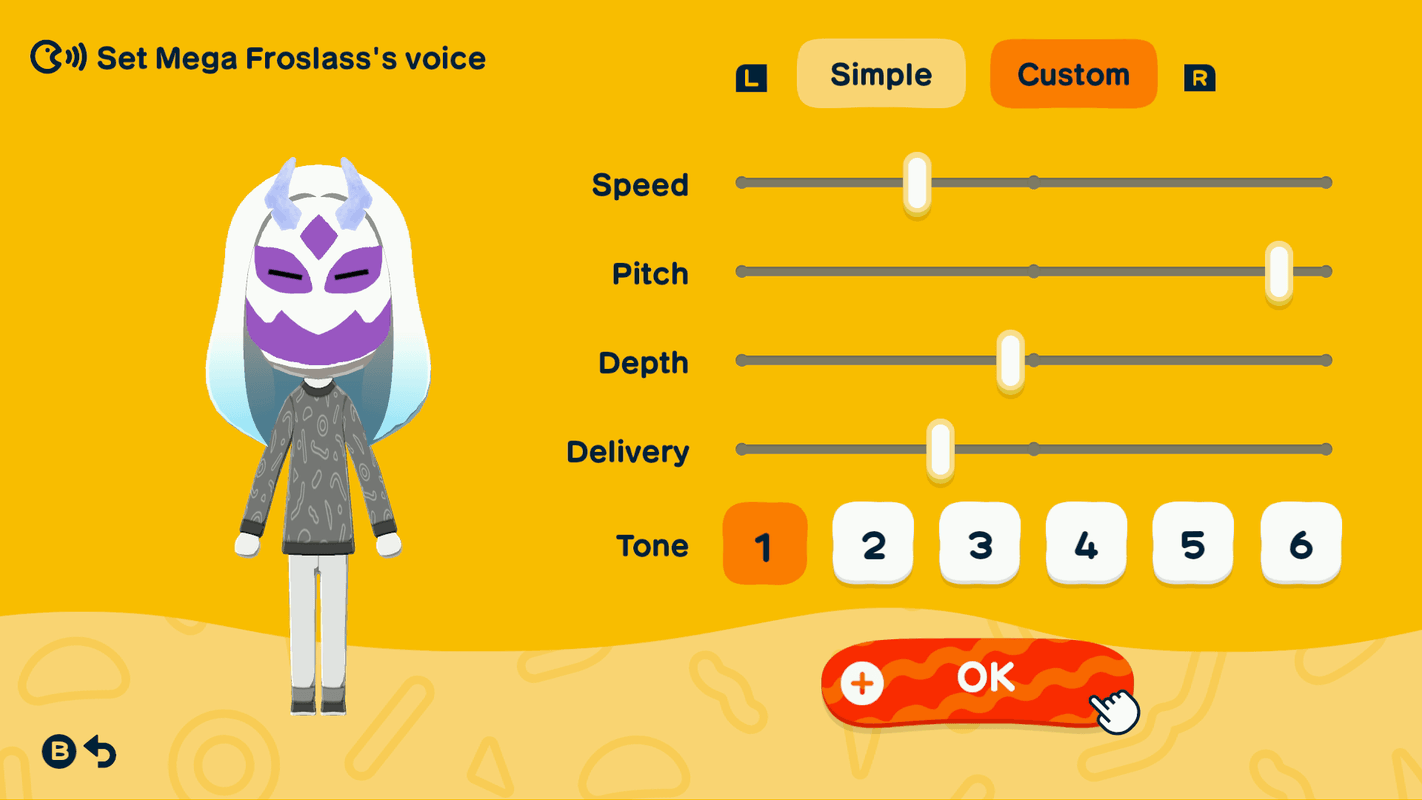This screenshot has width=1422, height=800.
Task: Choose Tone option 4
Action: pos(1086,544)
